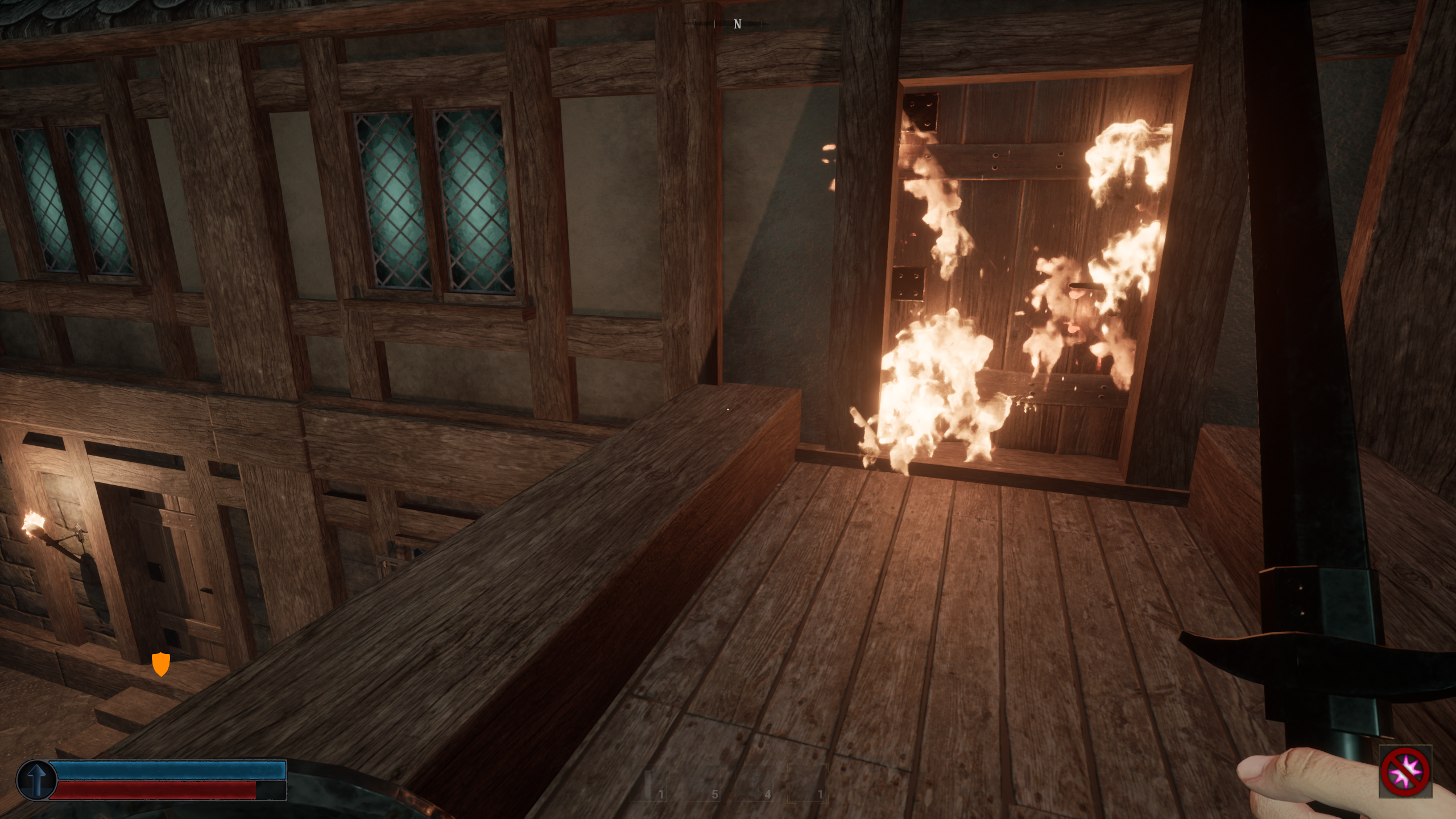Click the orange shield waypoint marker
1456x819 pixels.
pyautogui.click(x=161, y=664)
